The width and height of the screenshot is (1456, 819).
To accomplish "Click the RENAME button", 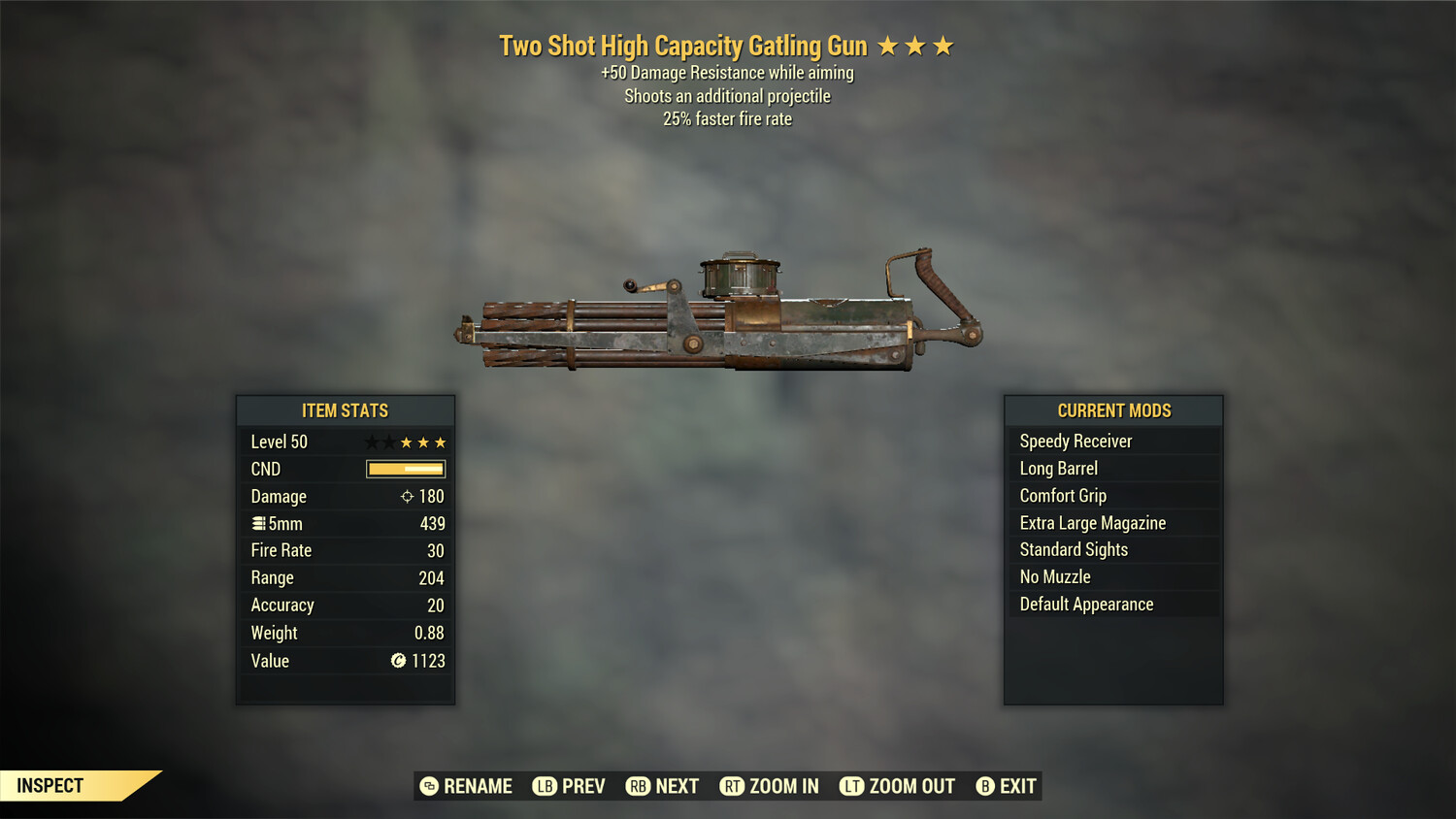I will [x=478, y=786].
